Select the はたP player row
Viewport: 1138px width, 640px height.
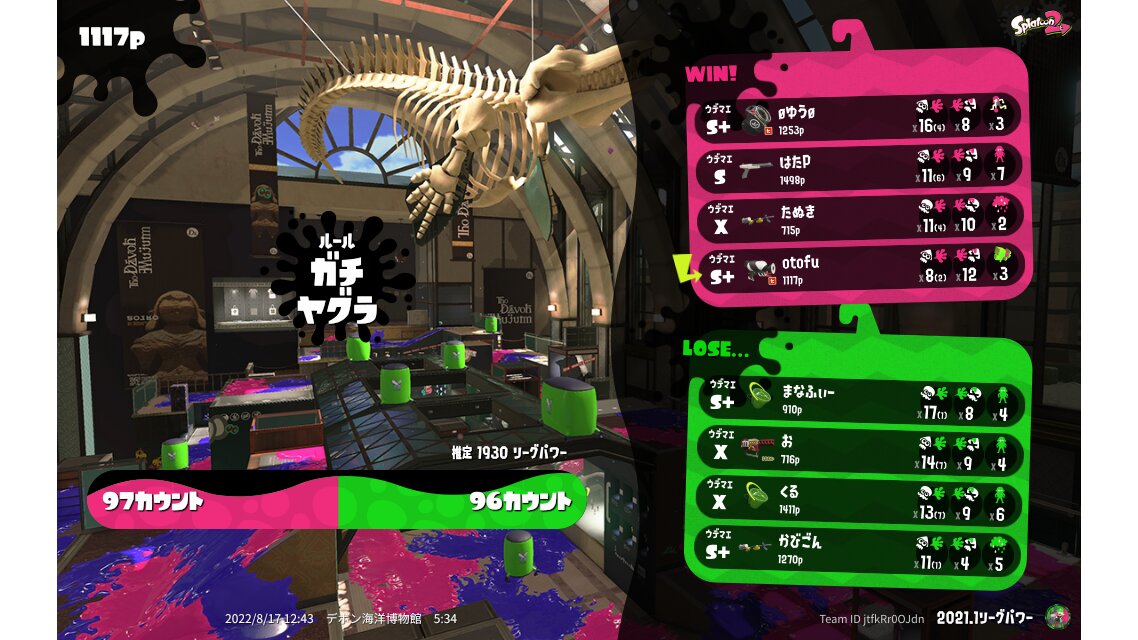858,168
